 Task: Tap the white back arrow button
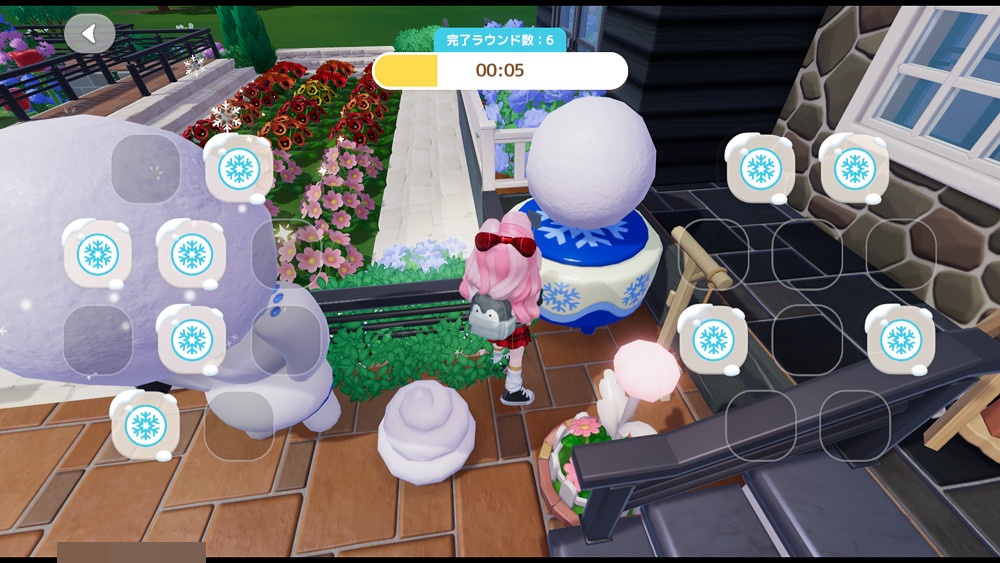click(89, 34)
